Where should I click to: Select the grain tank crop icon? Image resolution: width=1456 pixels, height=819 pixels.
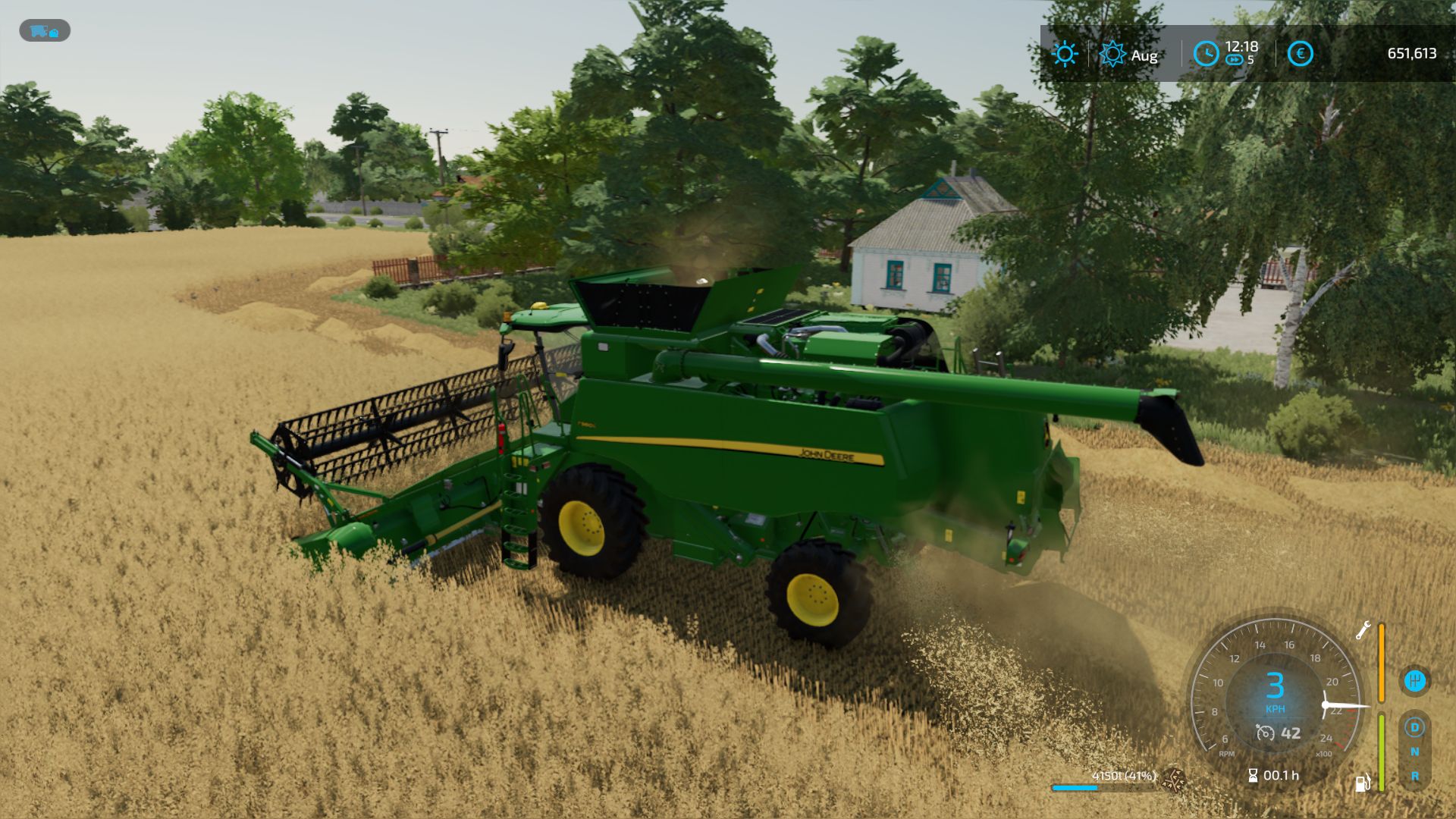[x=1175, y=777]
